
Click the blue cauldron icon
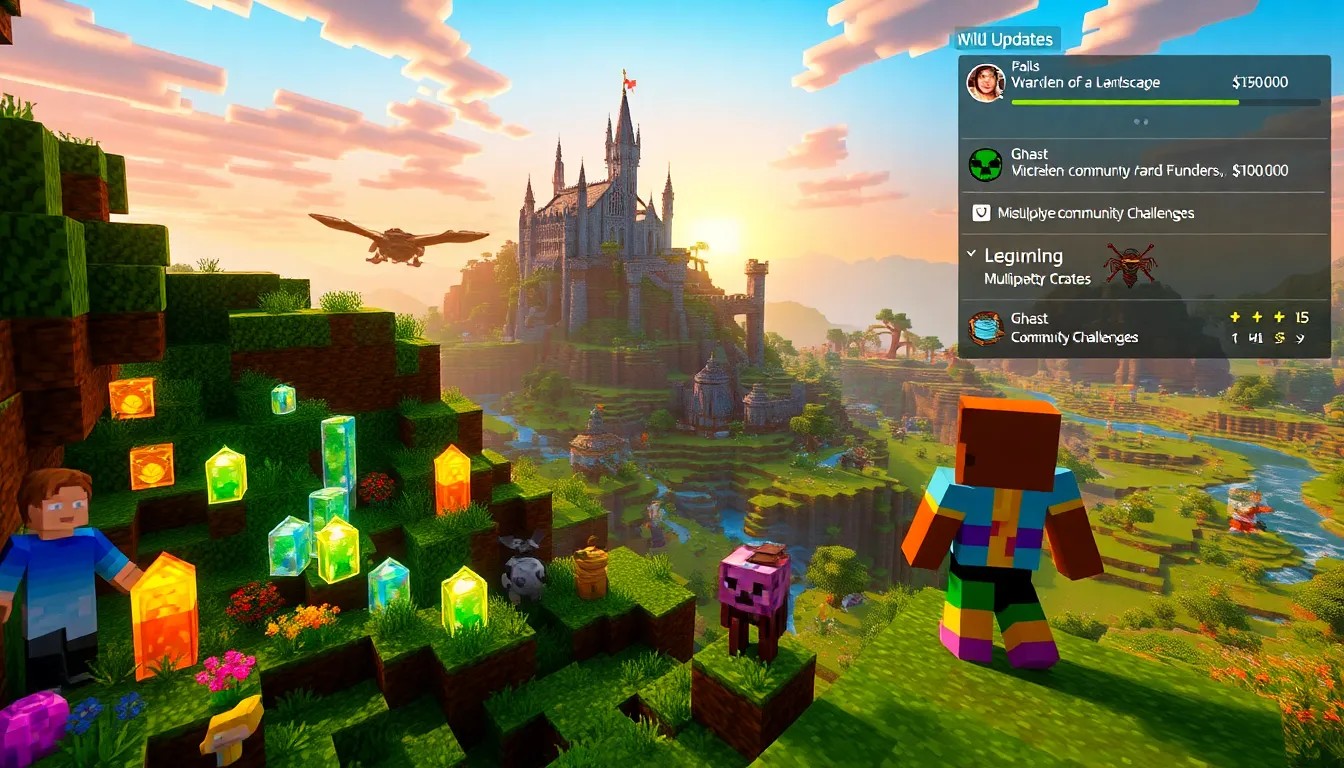pos(985,328)
